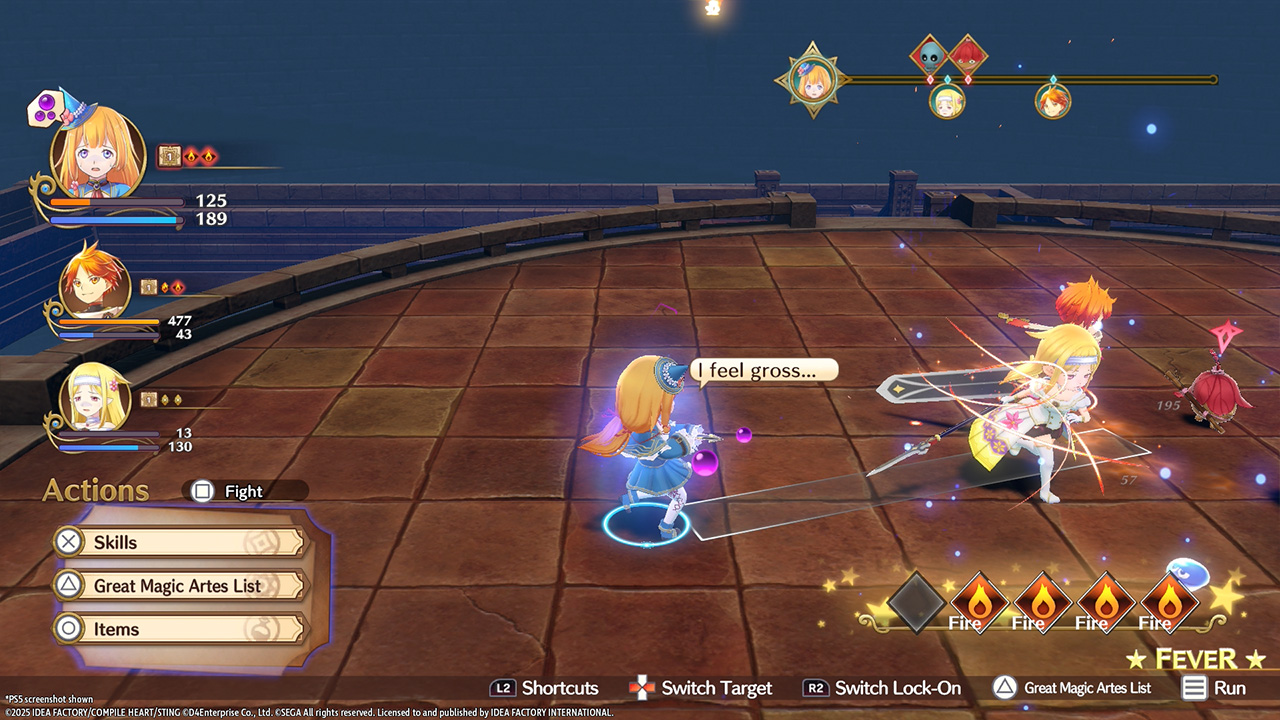Select the red-haired party member portrait
Screen dimensions: 1280x720
click(95, 285)
